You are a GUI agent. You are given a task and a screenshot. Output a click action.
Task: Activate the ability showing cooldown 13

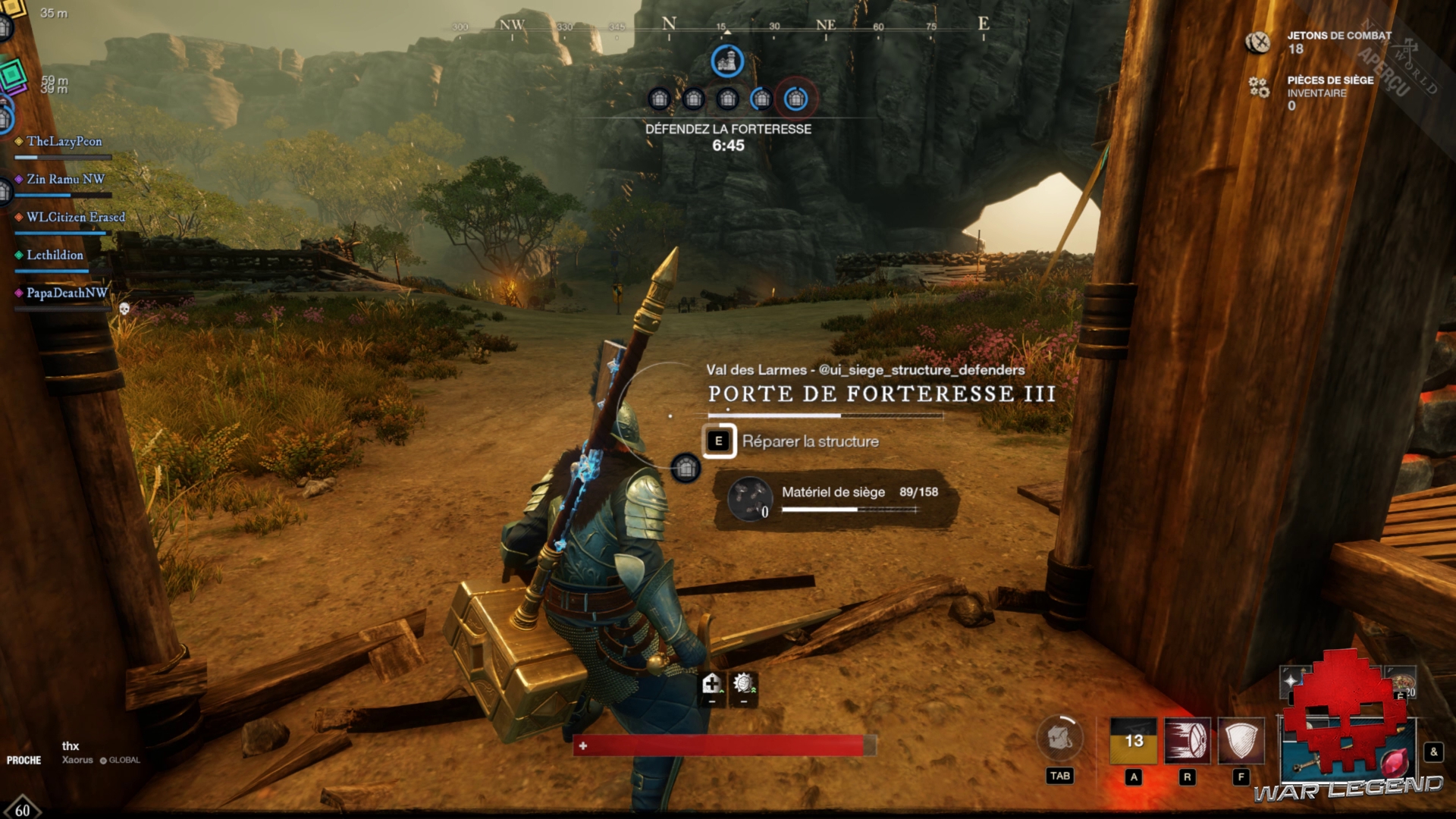(x=1134, y=740)
